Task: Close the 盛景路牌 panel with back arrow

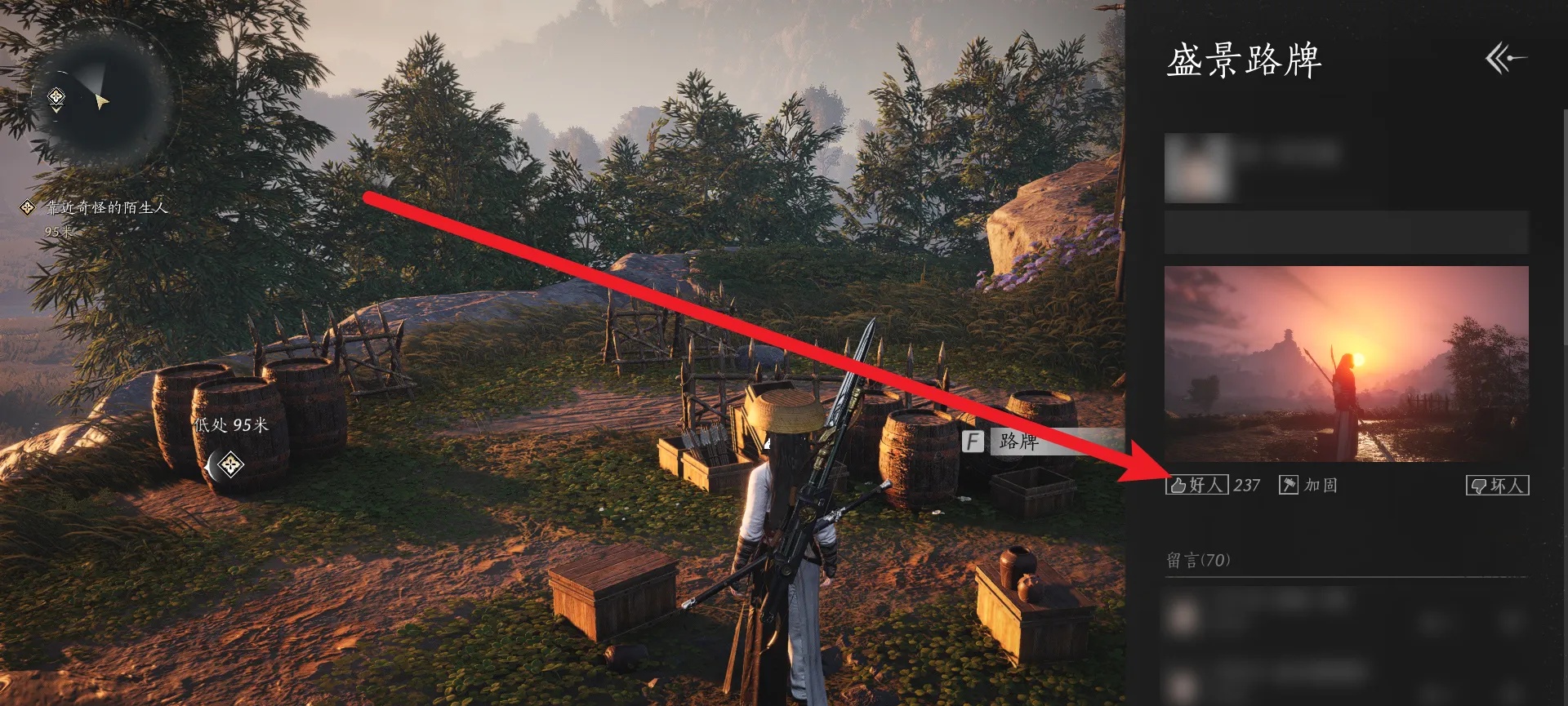Action: pos(1505,59)
